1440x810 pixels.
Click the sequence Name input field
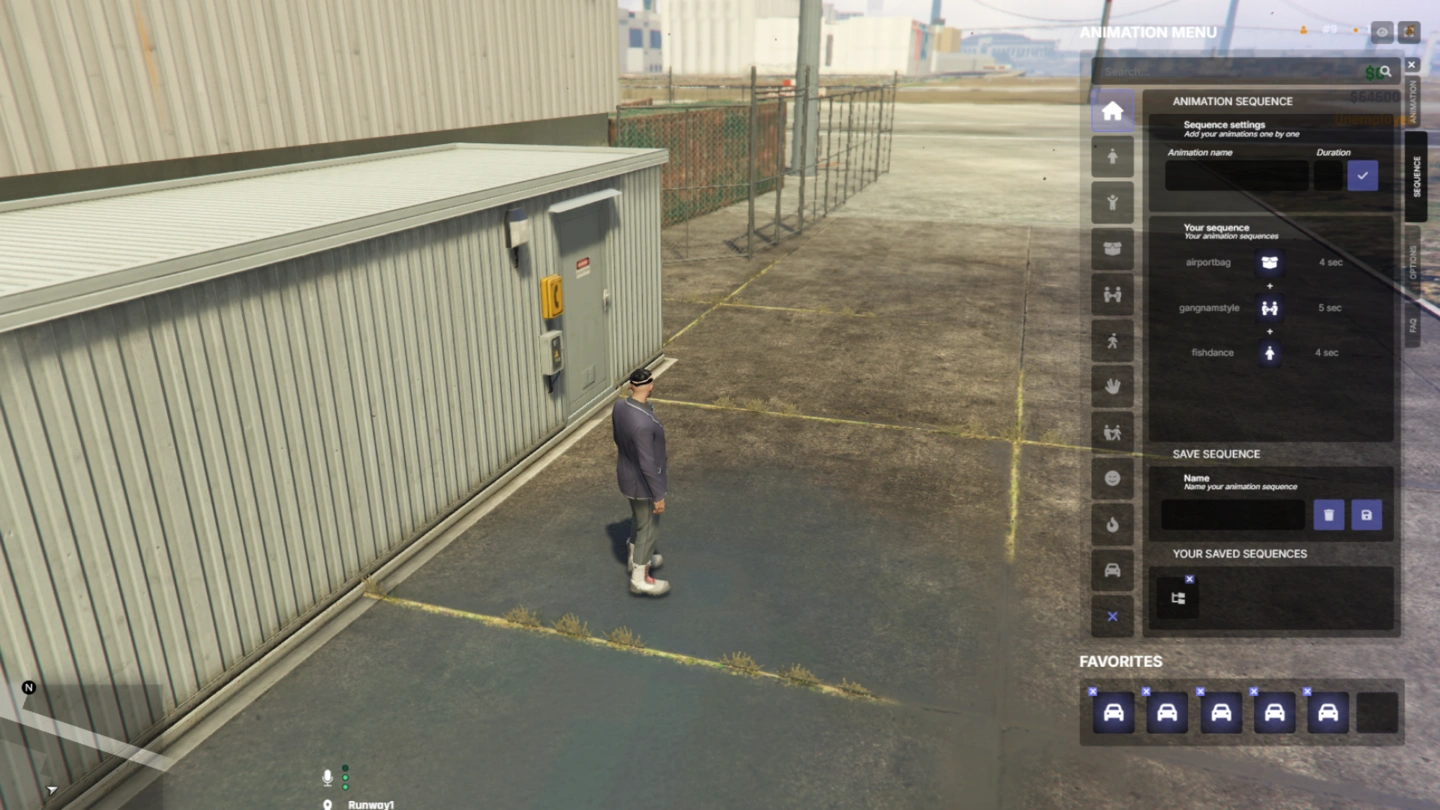pos(1232,515)
